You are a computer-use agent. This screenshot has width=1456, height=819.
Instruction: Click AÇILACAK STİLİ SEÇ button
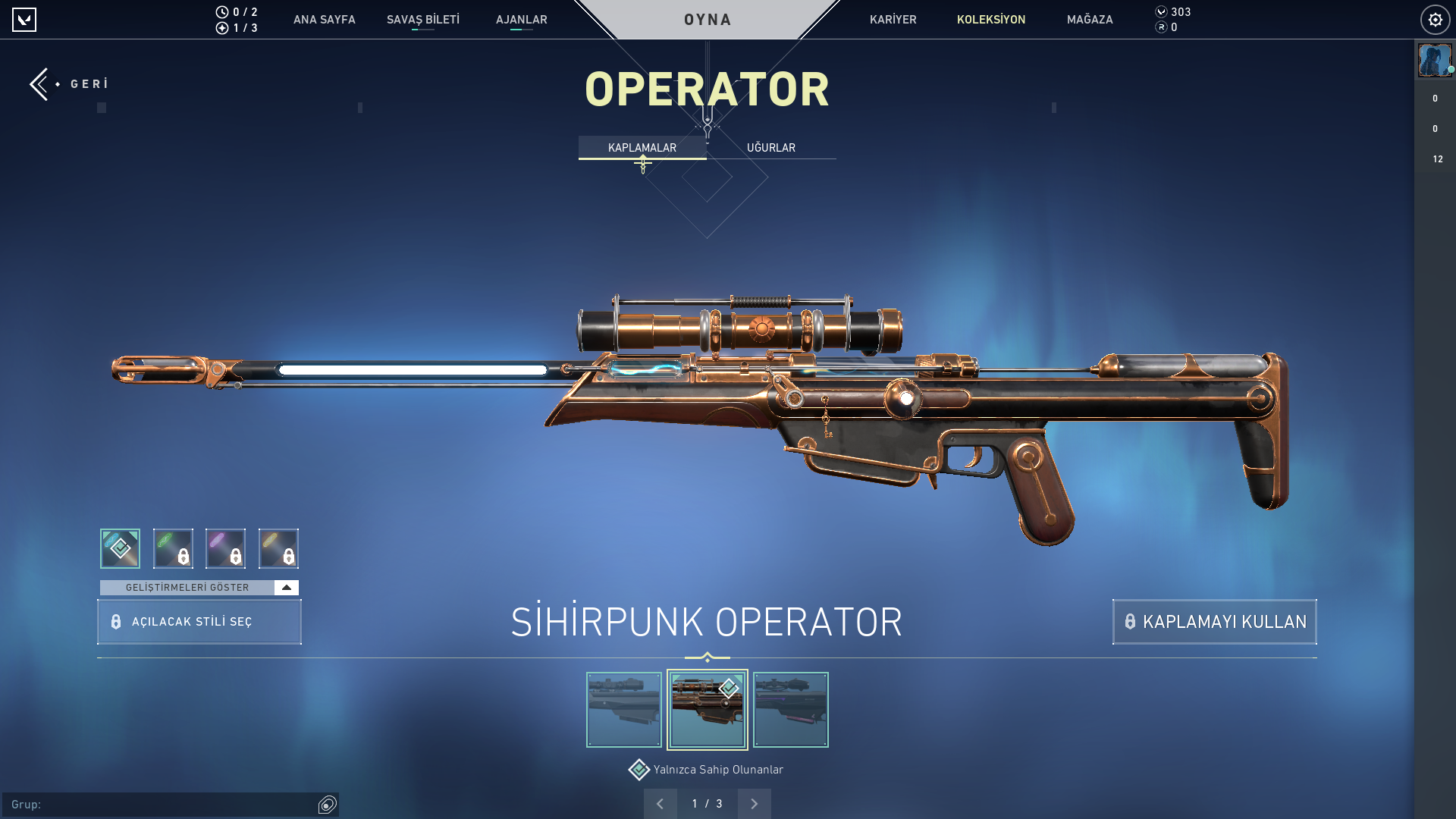pyautogui.click(x=199, y=622)
